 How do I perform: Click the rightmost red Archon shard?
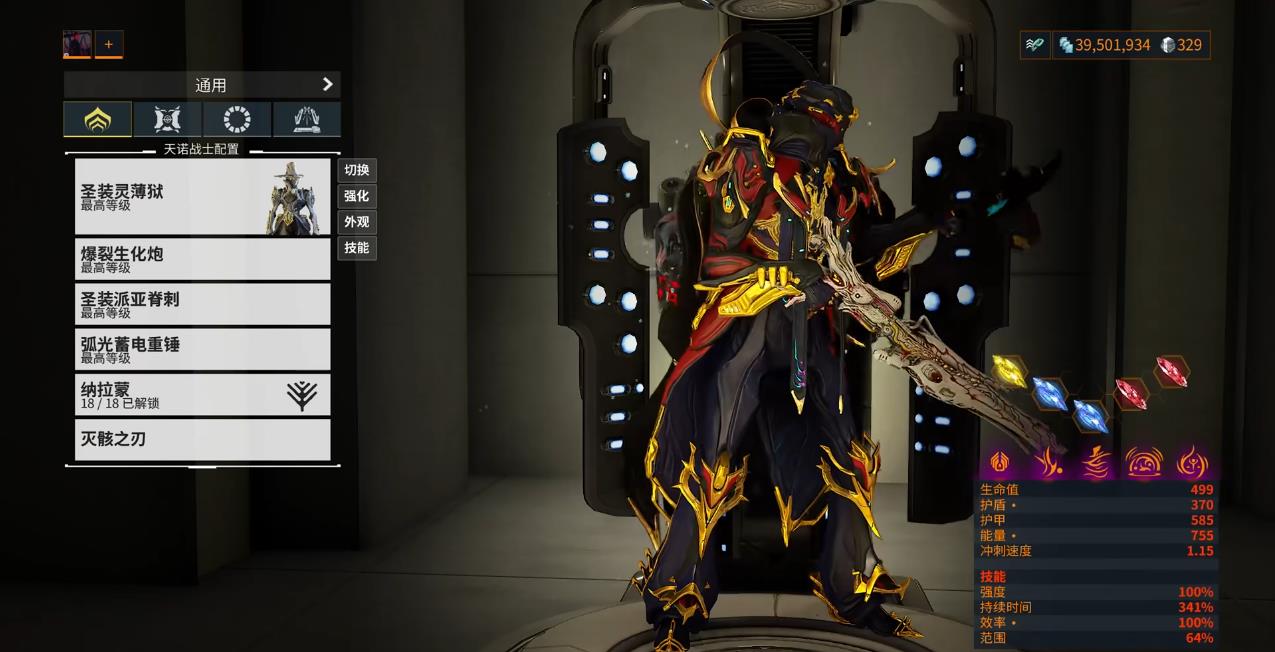coord(1171,371)
